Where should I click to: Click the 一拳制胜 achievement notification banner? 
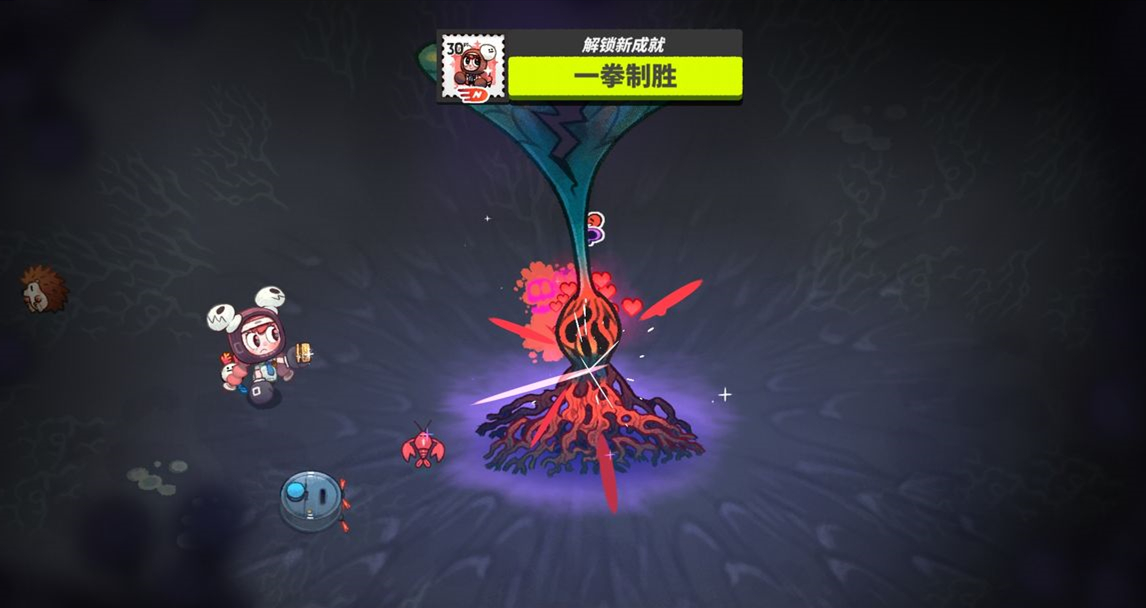click(625, 77)
